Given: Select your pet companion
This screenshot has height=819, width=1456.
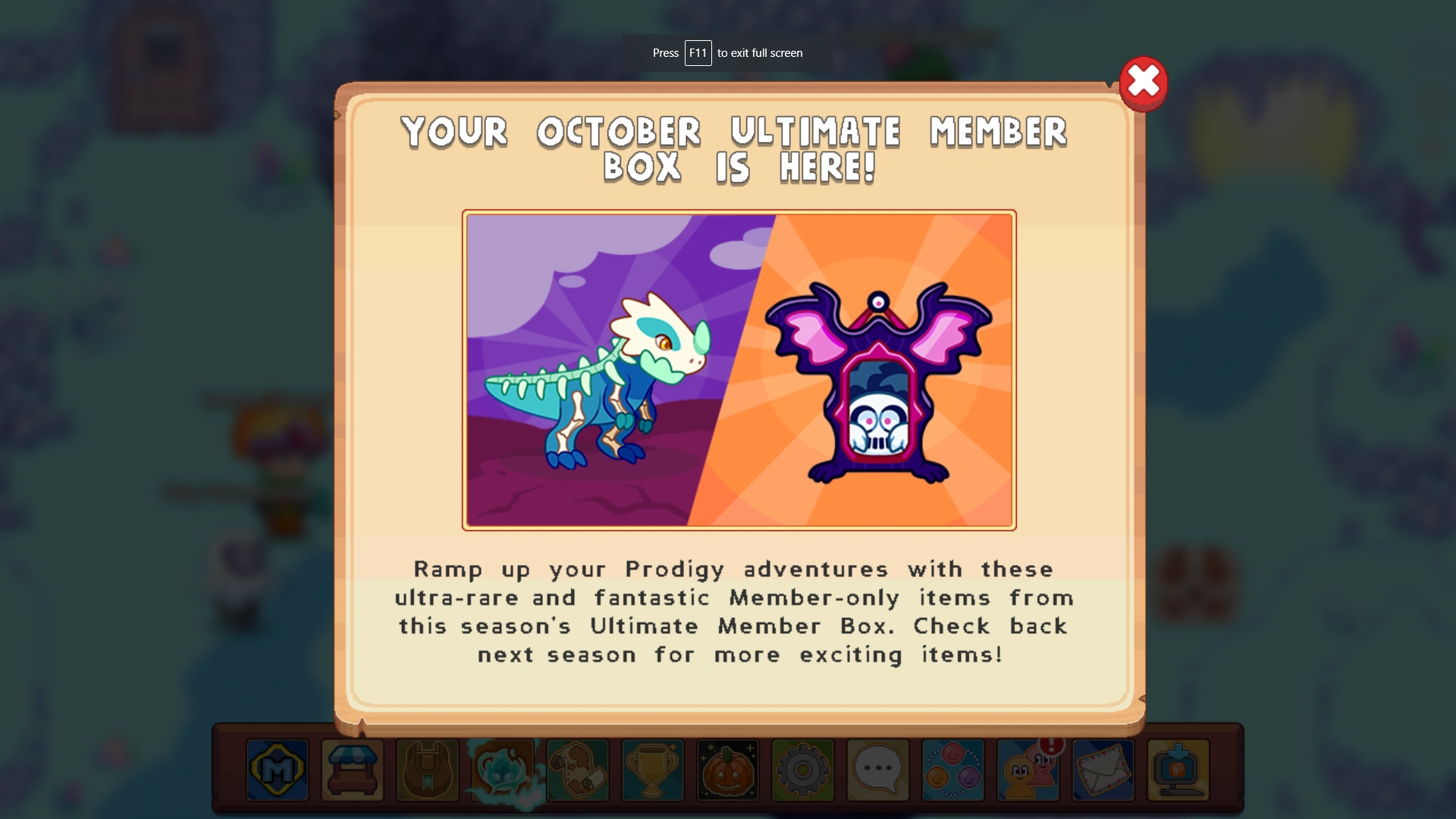Looking at the screenshot, I should pos(502,770).
